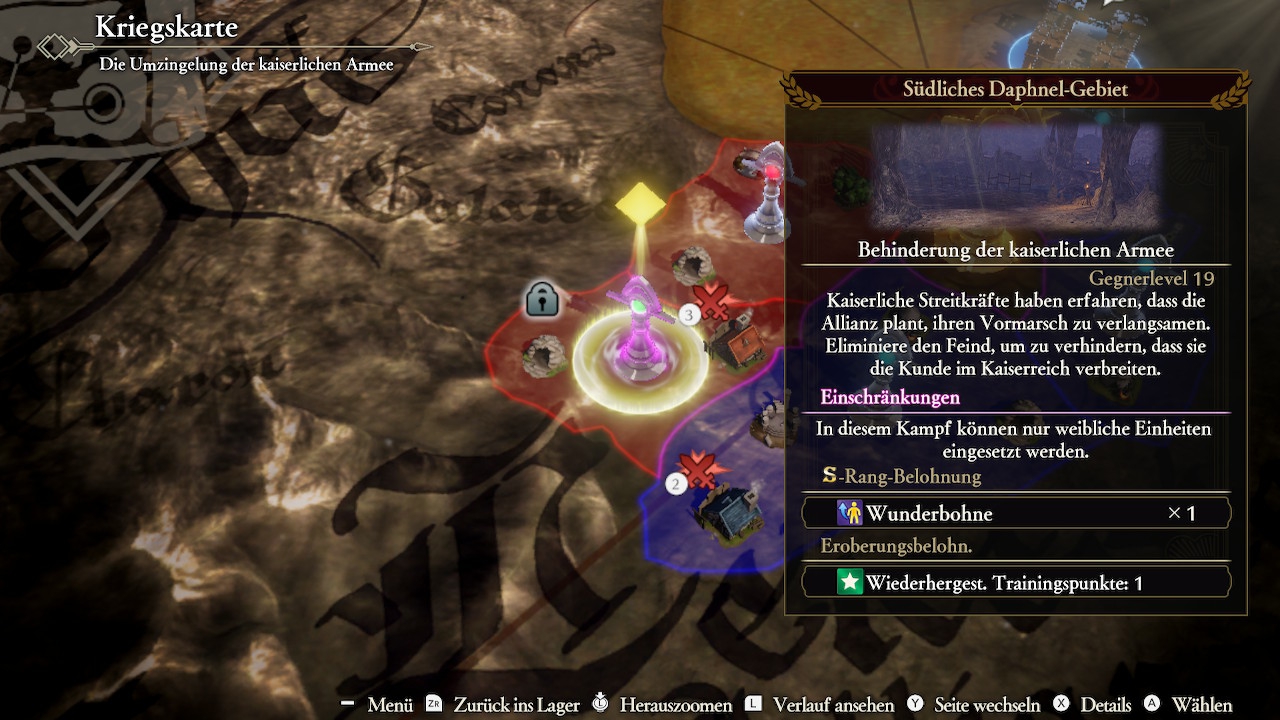Select the crossed-swords battle marker numbered 3
The height and width of the screenshot is (720, 1280).
coord(710,301)
